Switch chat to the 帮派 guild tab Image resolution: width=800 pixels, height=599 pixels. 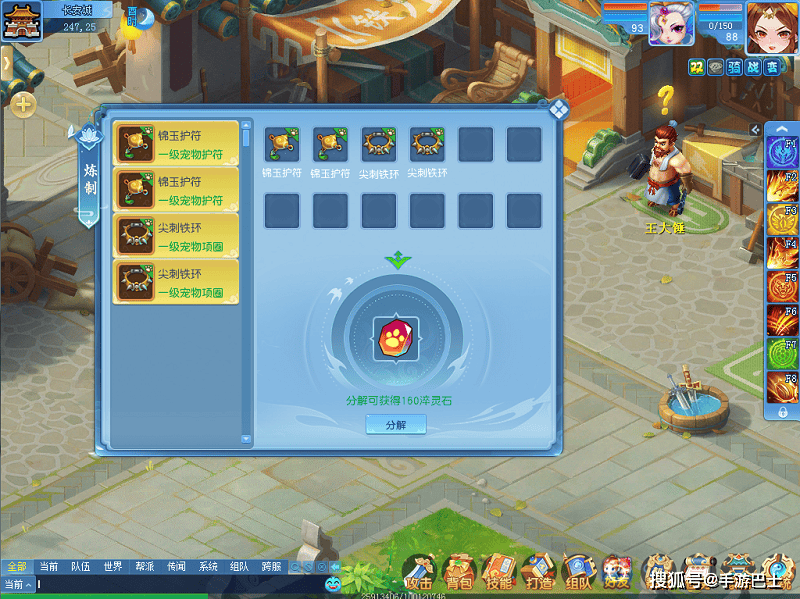click(145, 567)
